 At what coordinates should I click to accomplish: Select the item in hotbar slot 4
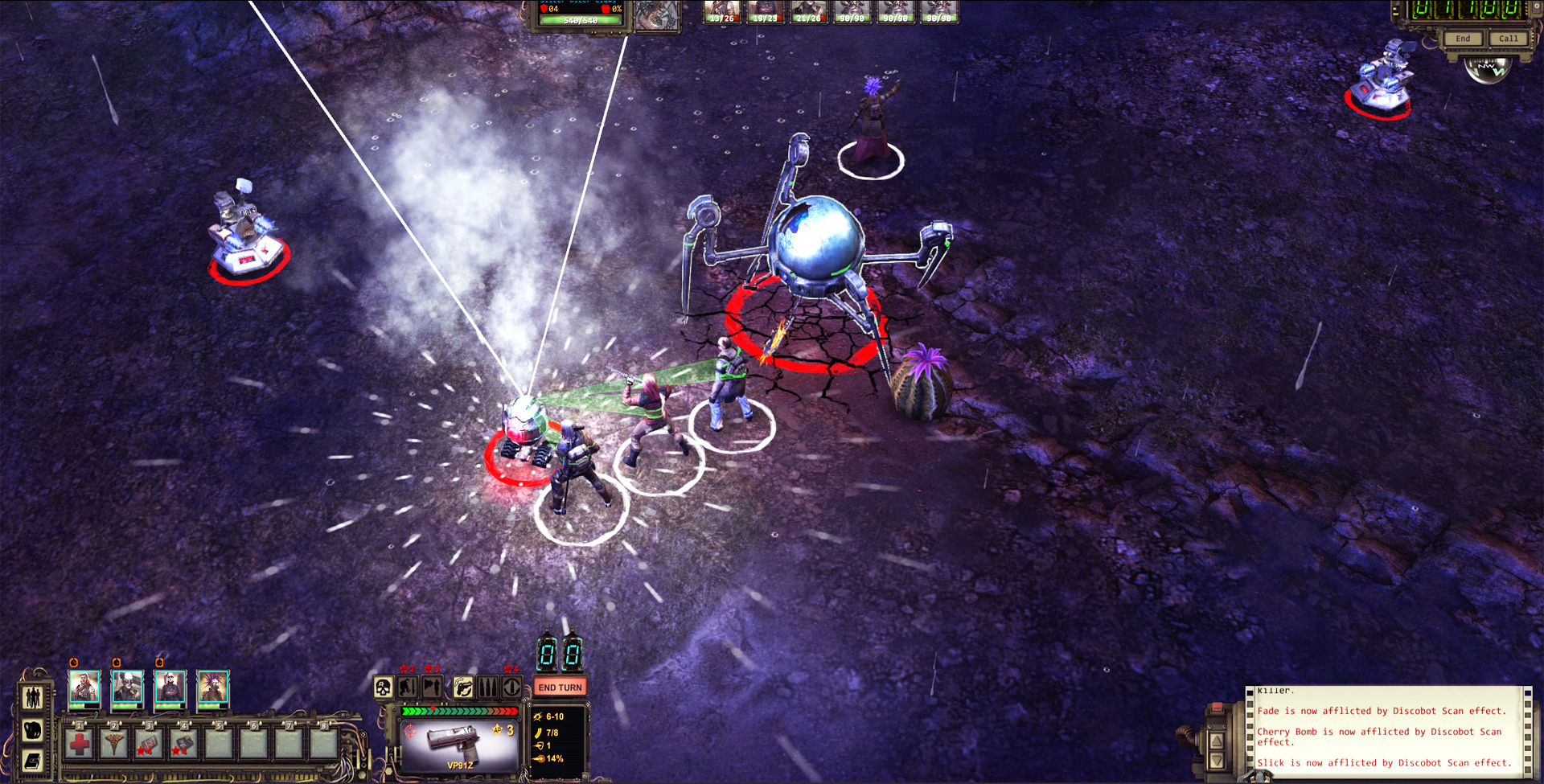click(x=183, y=744)
